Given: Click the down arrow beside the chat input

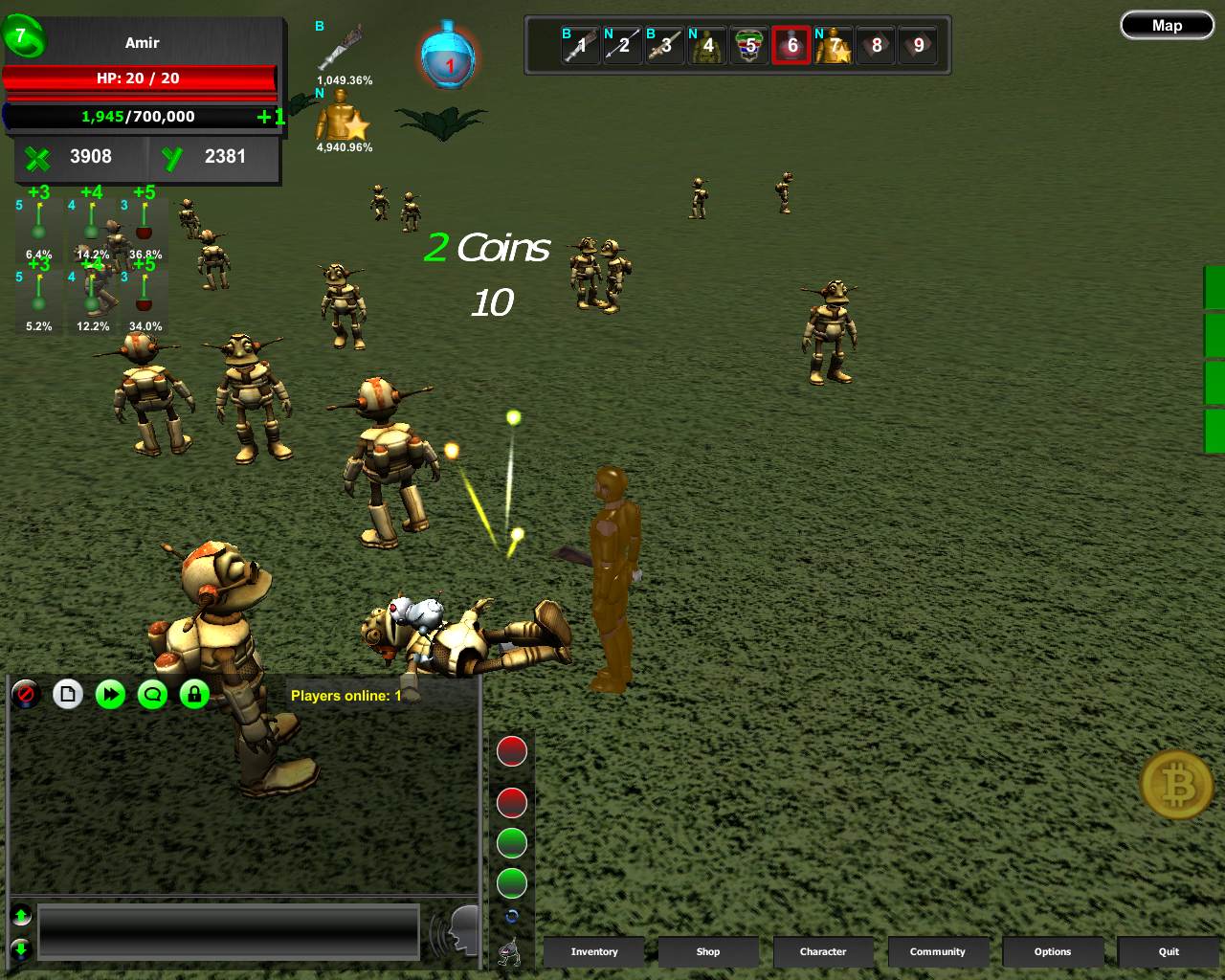Looking at the screenshot, I should pos(20,948).
